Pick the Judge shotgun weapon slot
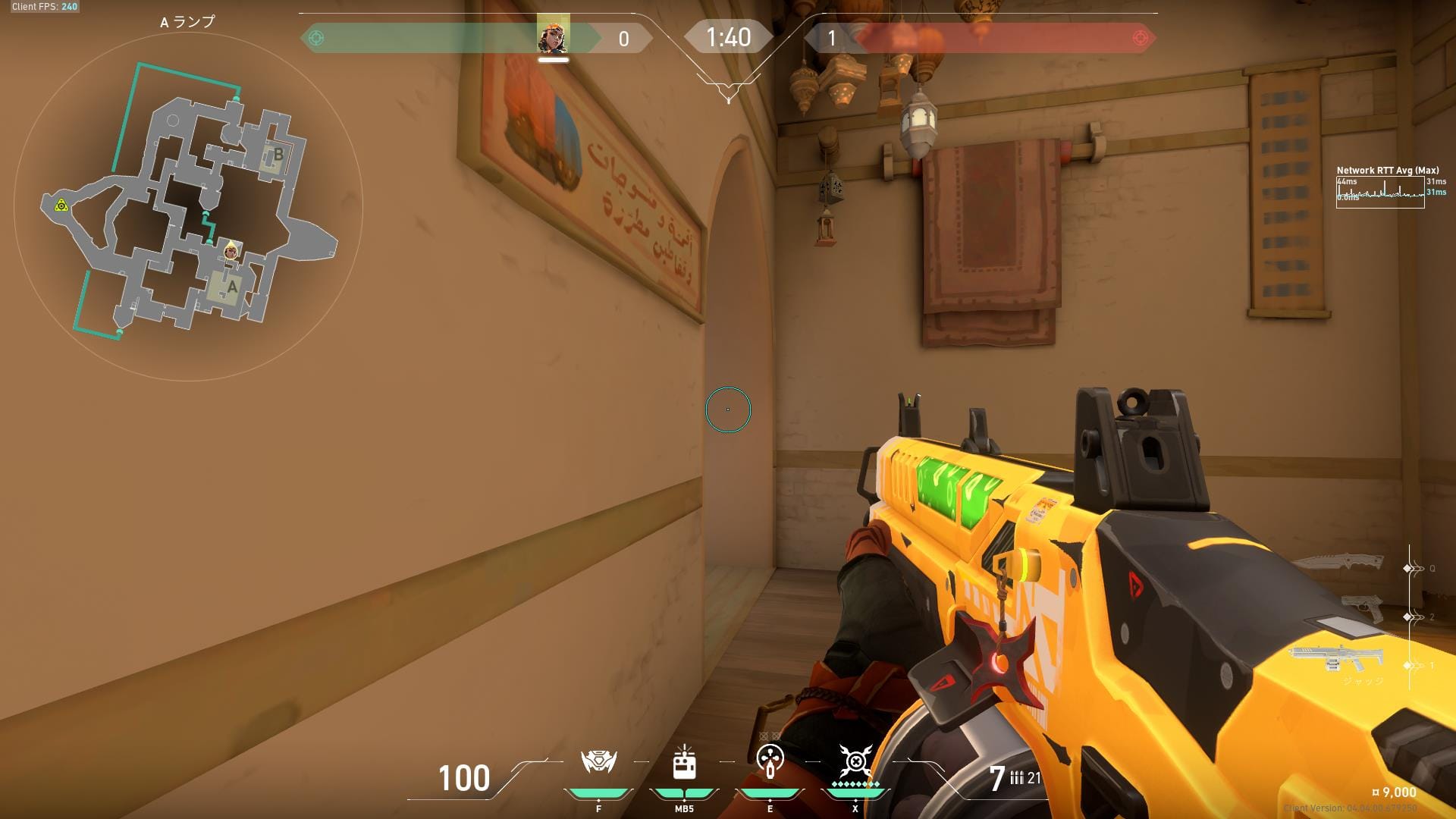 [1335, 658]
